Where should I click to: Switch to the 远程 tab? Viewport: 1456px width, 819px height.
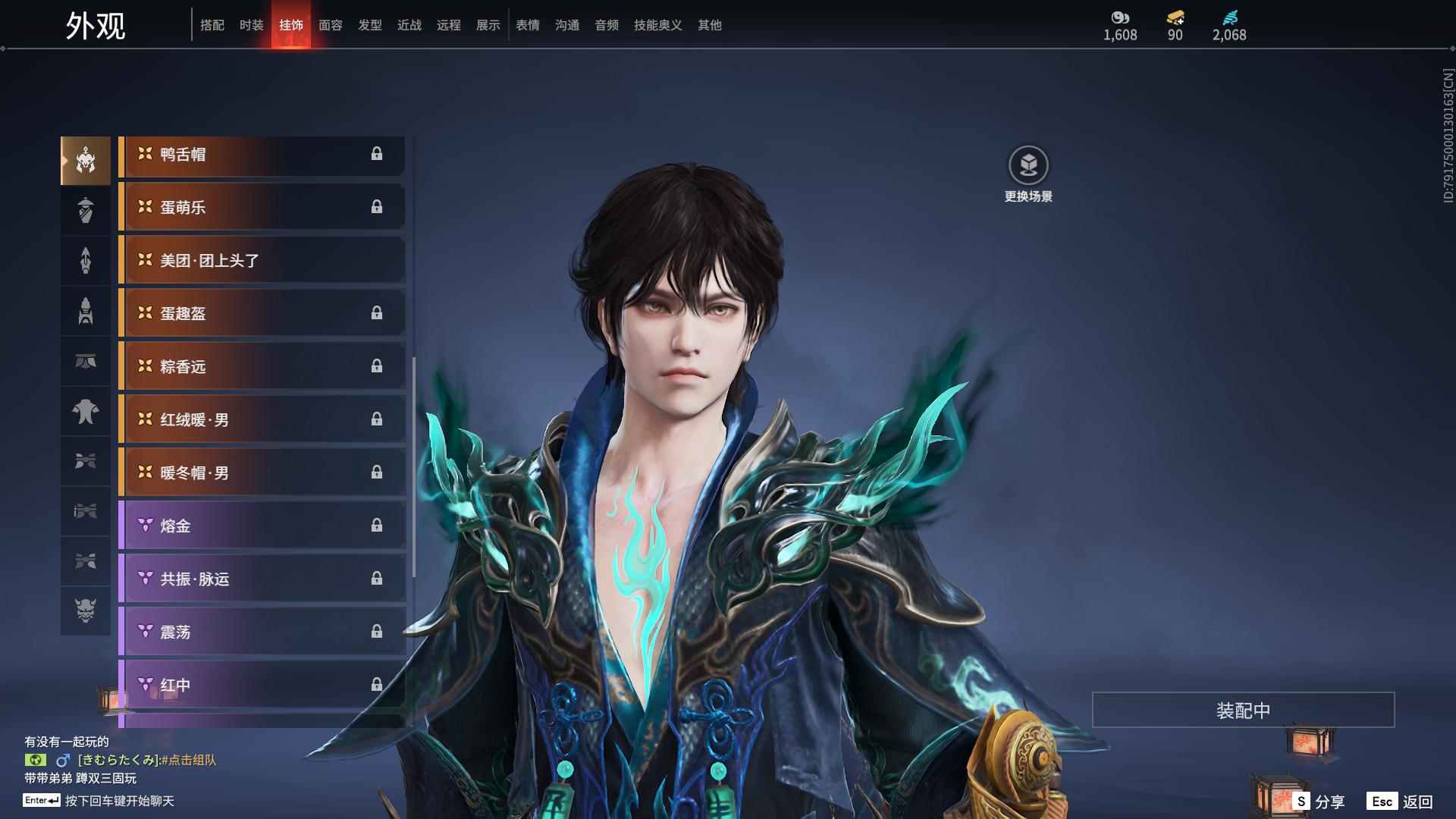tap(449, 25)
